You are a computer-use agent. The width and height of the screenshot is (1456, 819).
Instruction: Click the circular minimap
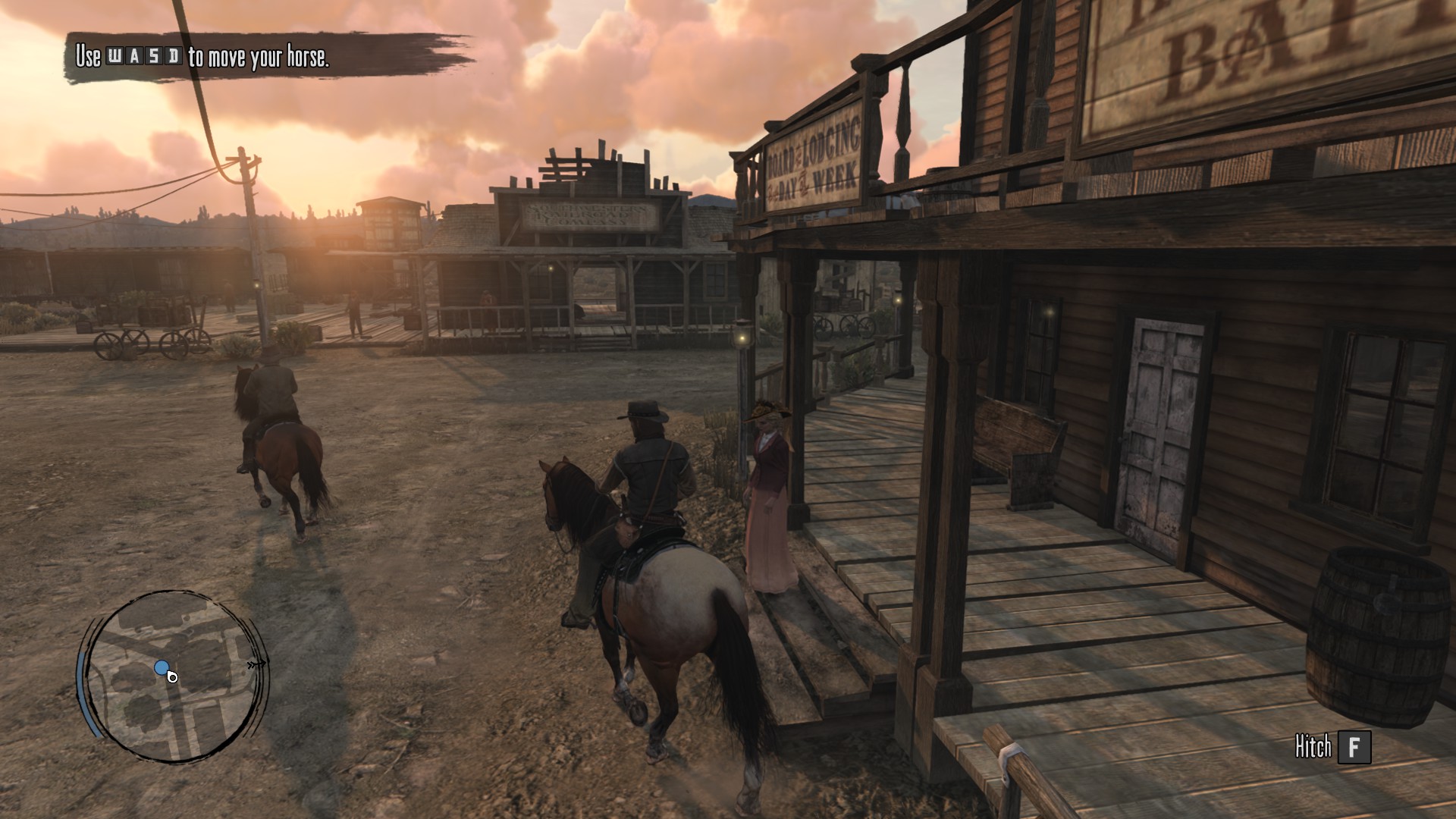[x=174, y=675]
